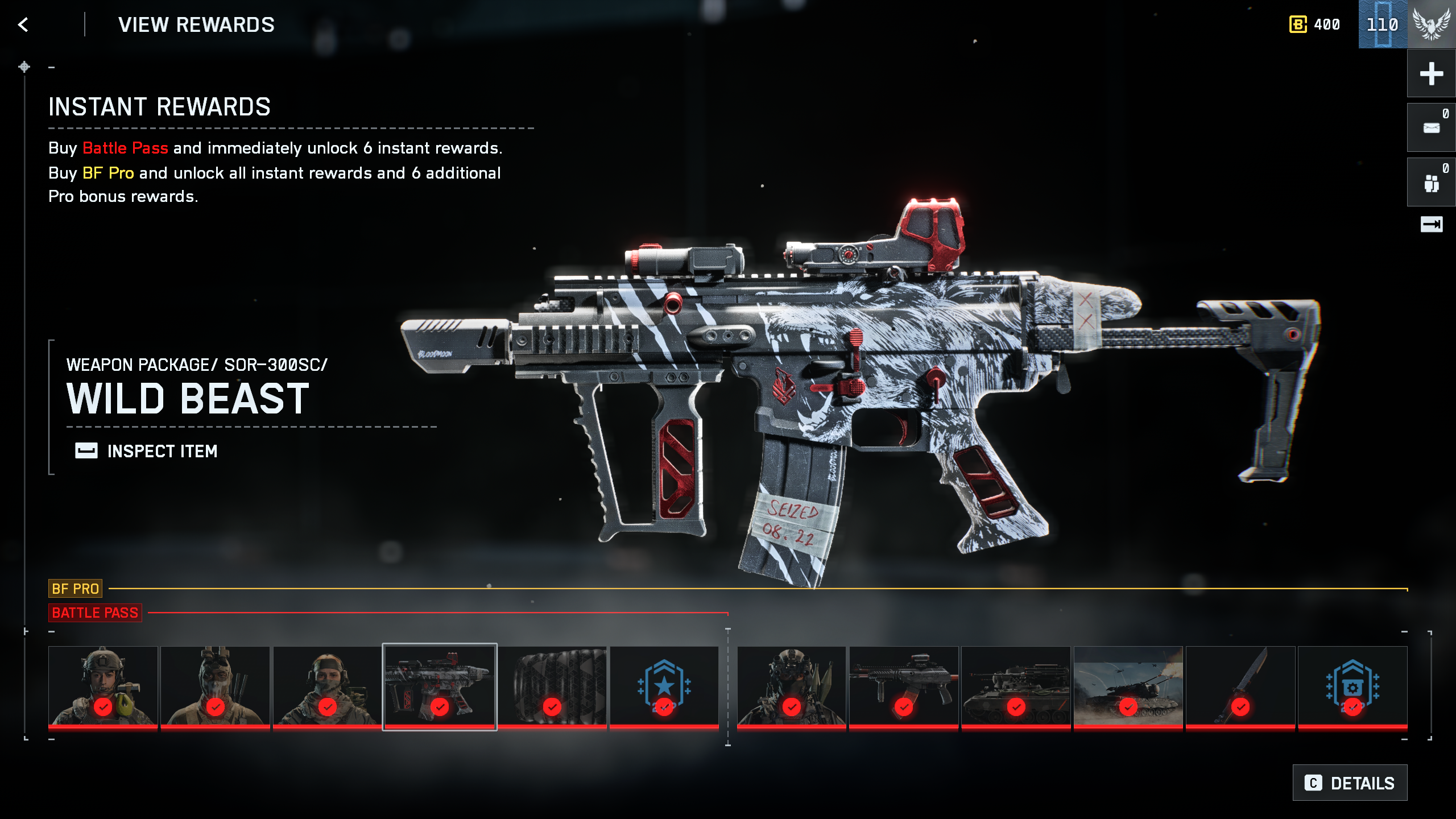Open the player profile eagle emblem

(x=1432, y=24)
